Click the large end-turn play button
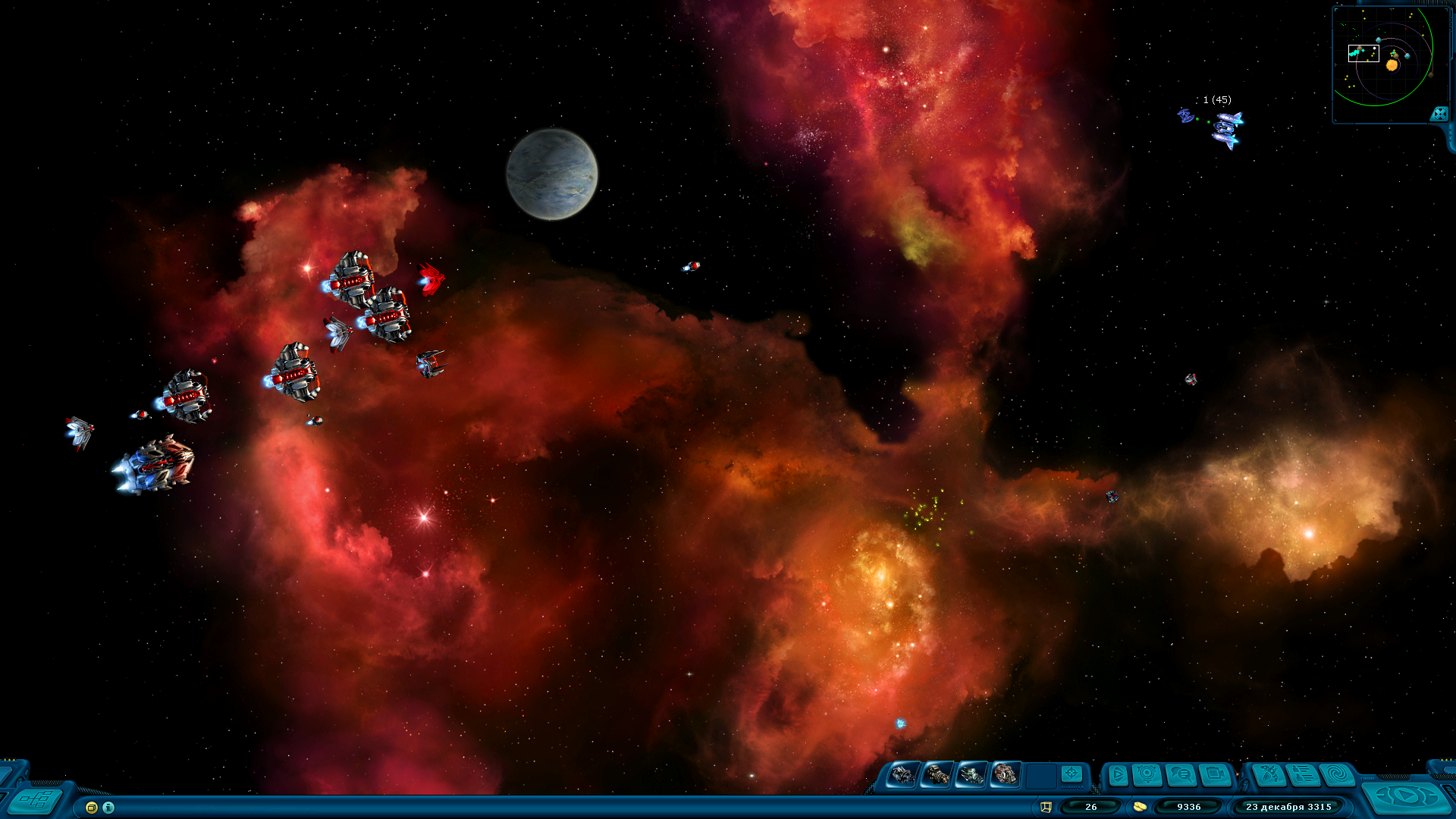Screen dimensions: 1456x819 click(1407, 796)
